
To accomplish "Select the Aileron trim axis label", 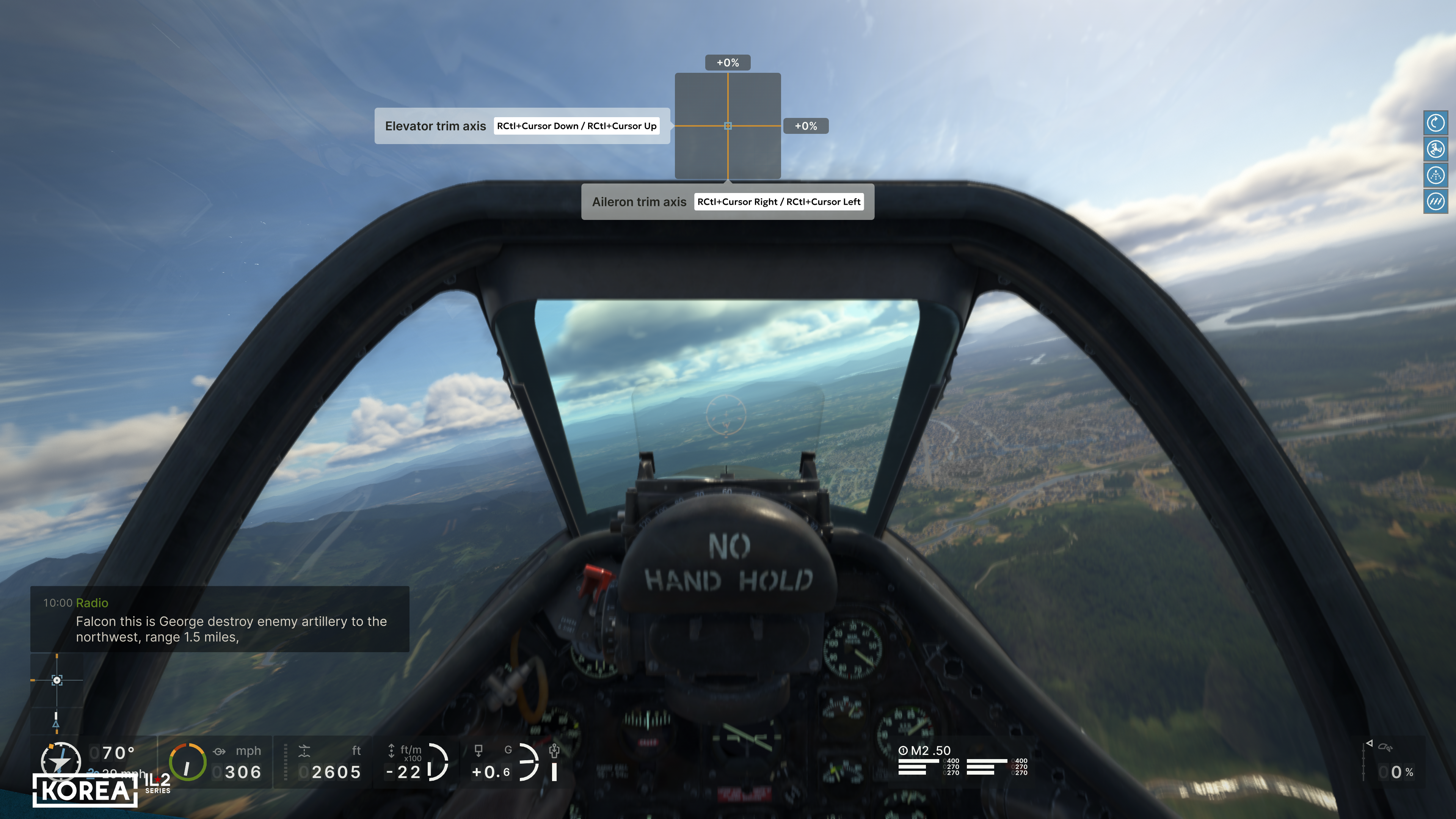I will click(639, 202).
